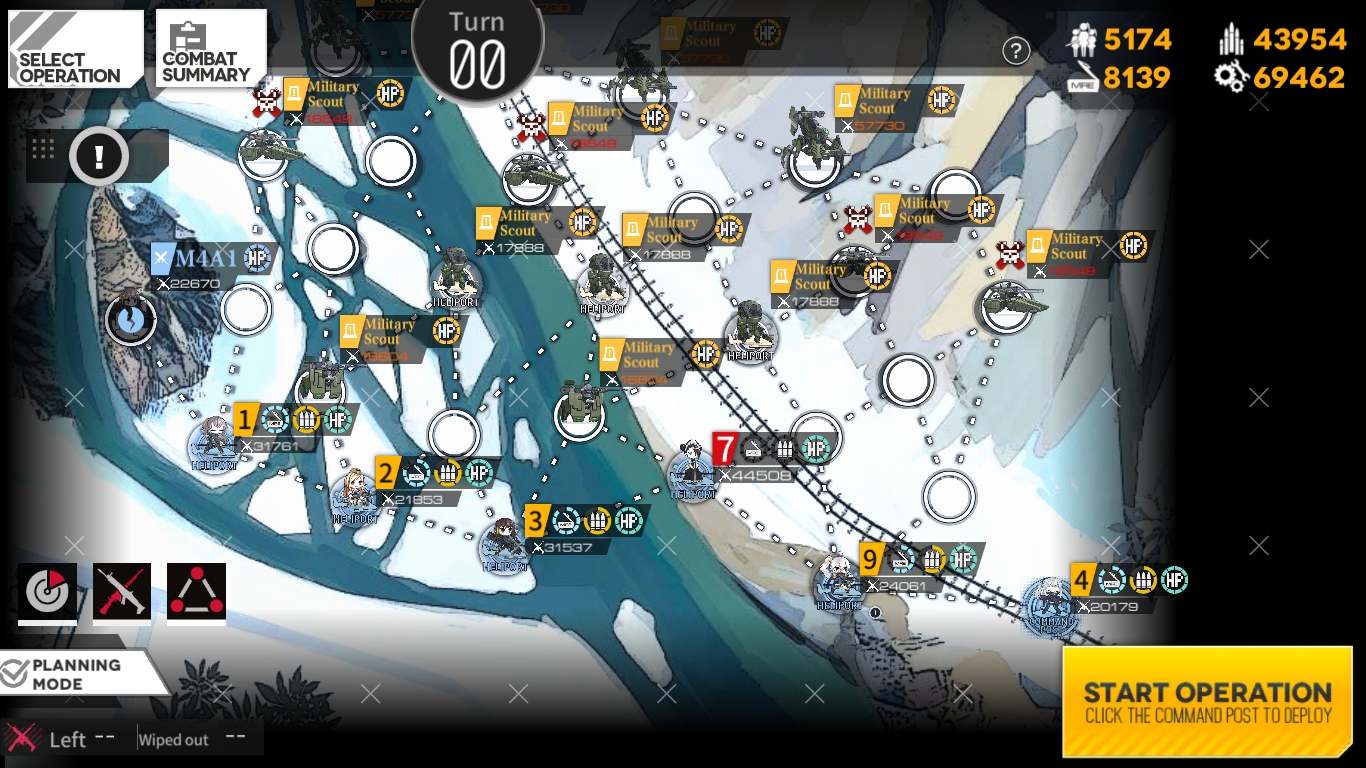The width and height of the screenshot is (1366, 768).
Task: Tap the exclamation mark objective icon
Action: [98, 156]
